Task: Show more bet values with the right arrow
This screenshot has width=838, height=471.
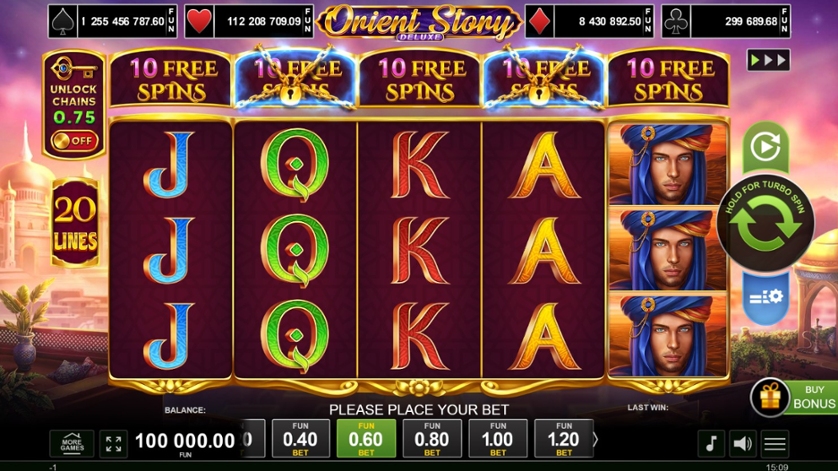Action: pyautogui.click(x=596, y=438)
